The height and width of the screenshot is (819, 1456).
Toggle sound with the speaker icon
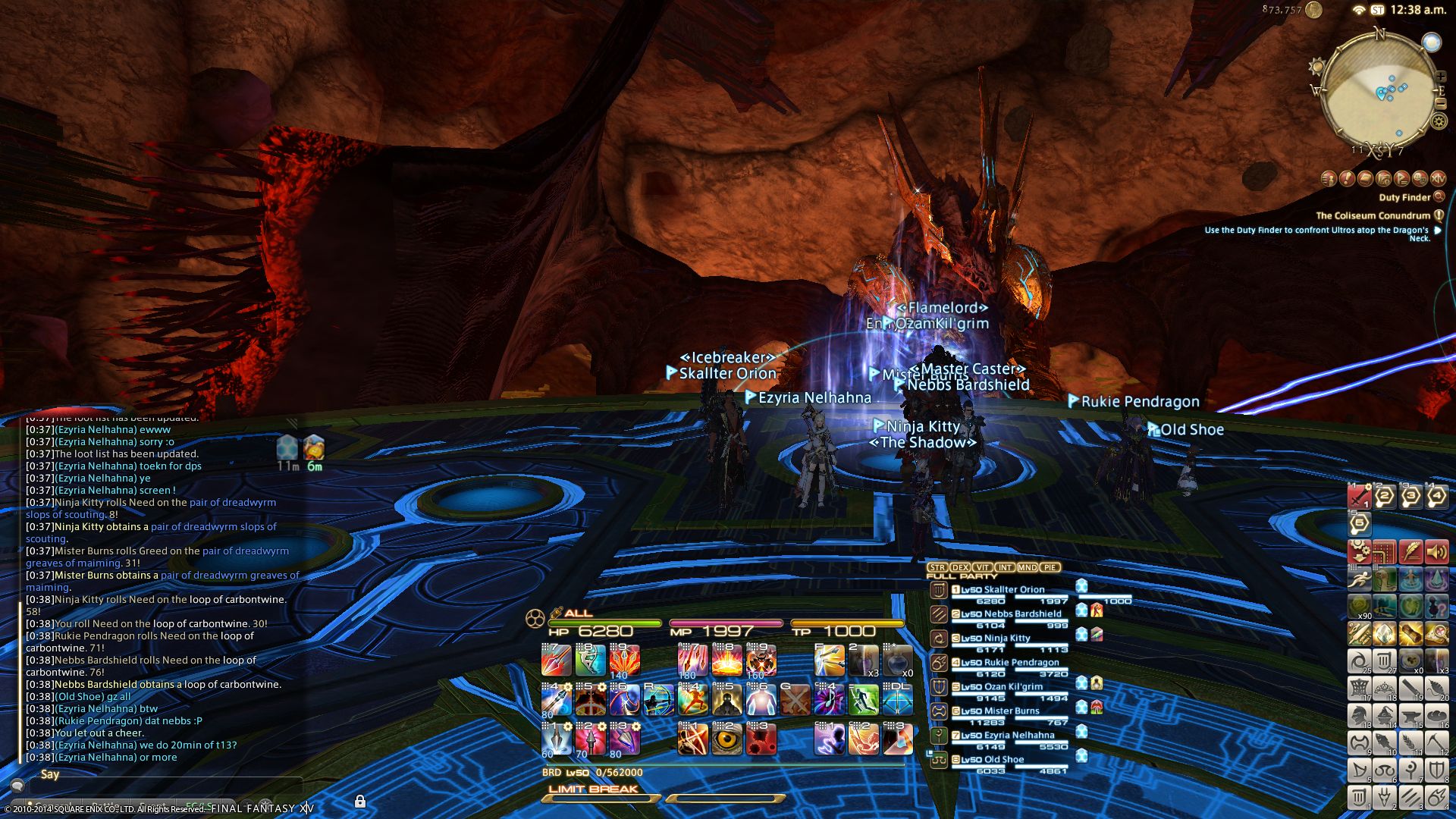(1436, 551)
